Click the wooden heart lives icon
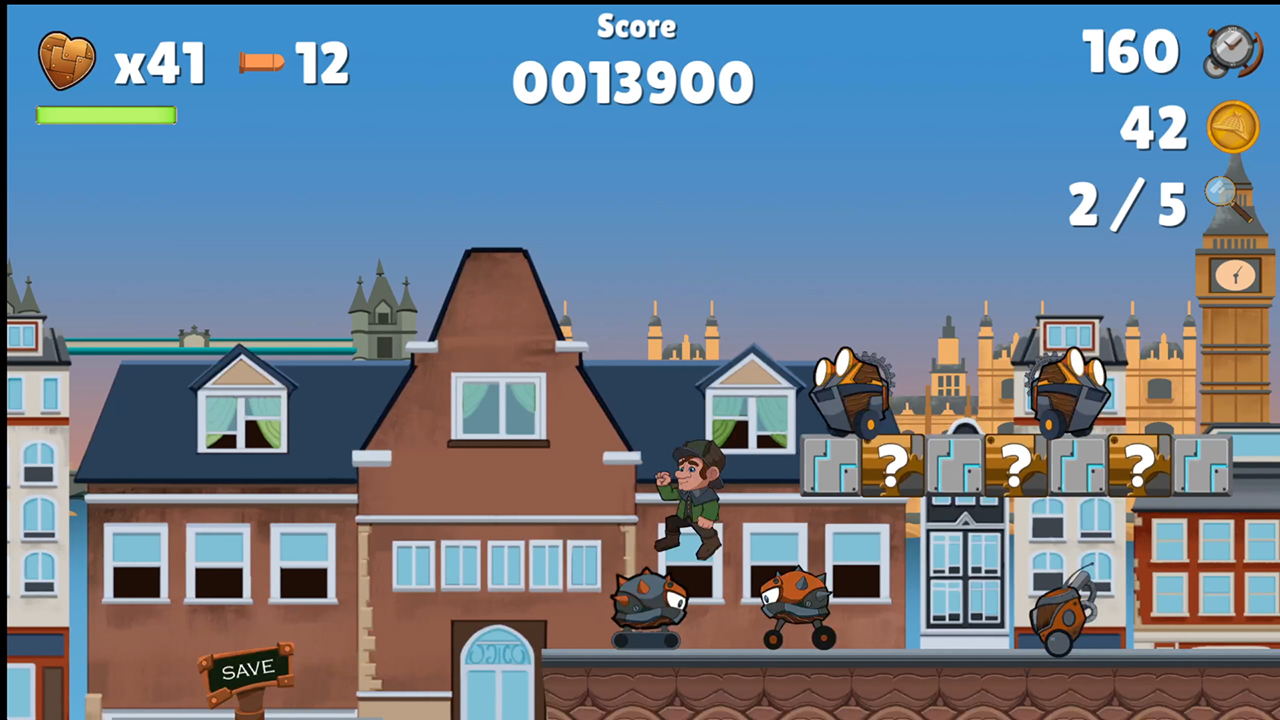 66,62
